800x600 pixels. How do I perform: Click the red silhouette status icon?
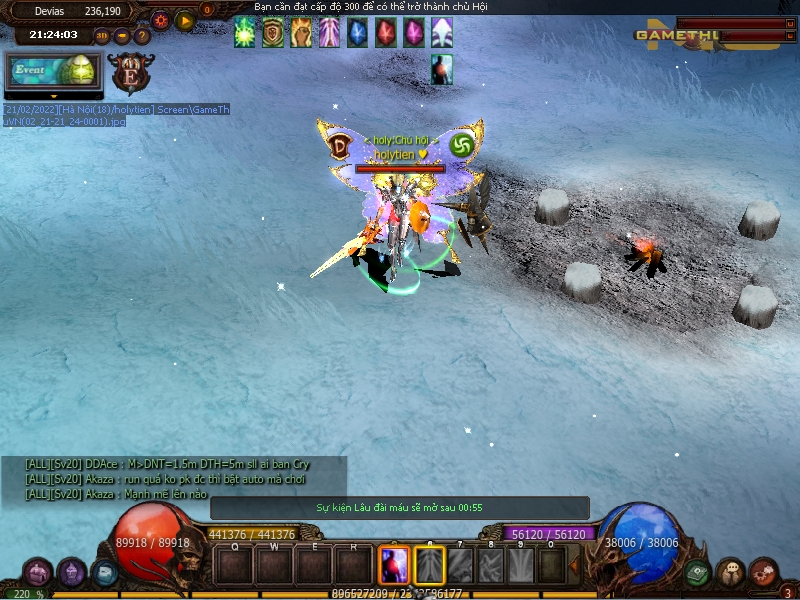pyautogui.click(x=442, y=70)
